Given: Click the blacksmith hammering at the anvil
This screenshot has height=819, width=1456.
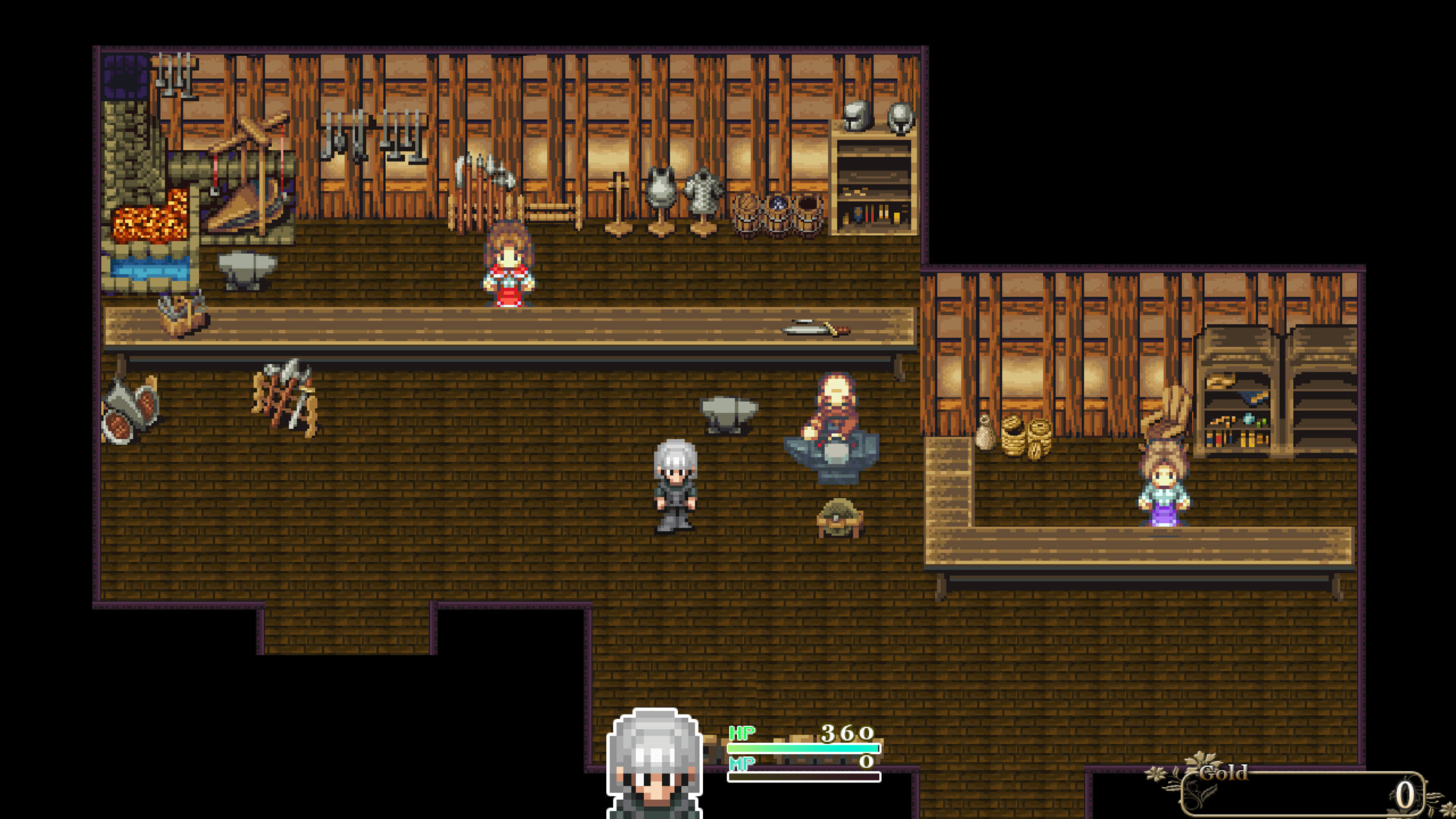Looking at the screenshot, I should click(836, 413).
